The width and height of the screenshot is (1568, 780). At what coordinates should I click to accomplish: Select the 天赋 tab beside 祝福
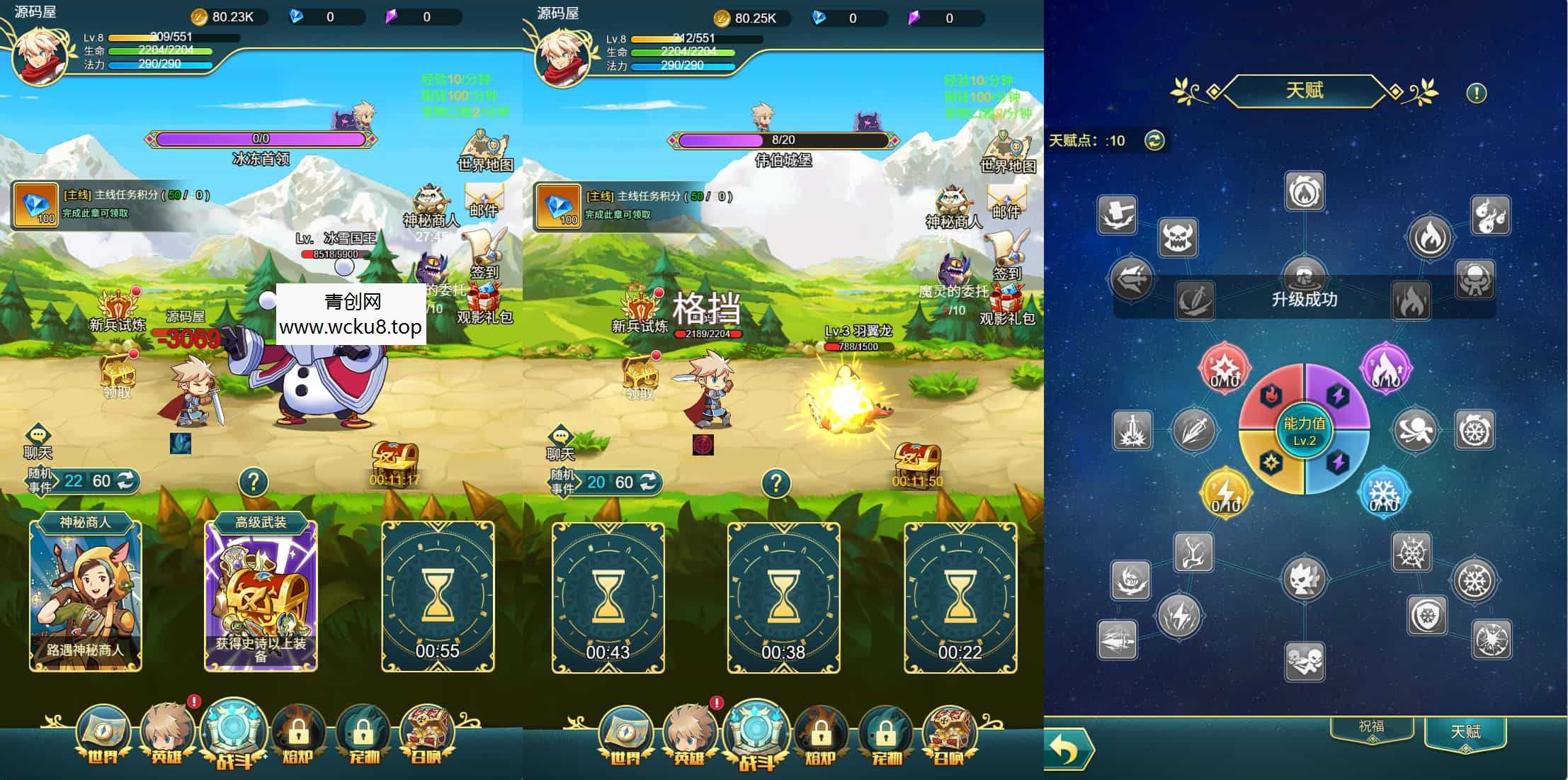1465,733
